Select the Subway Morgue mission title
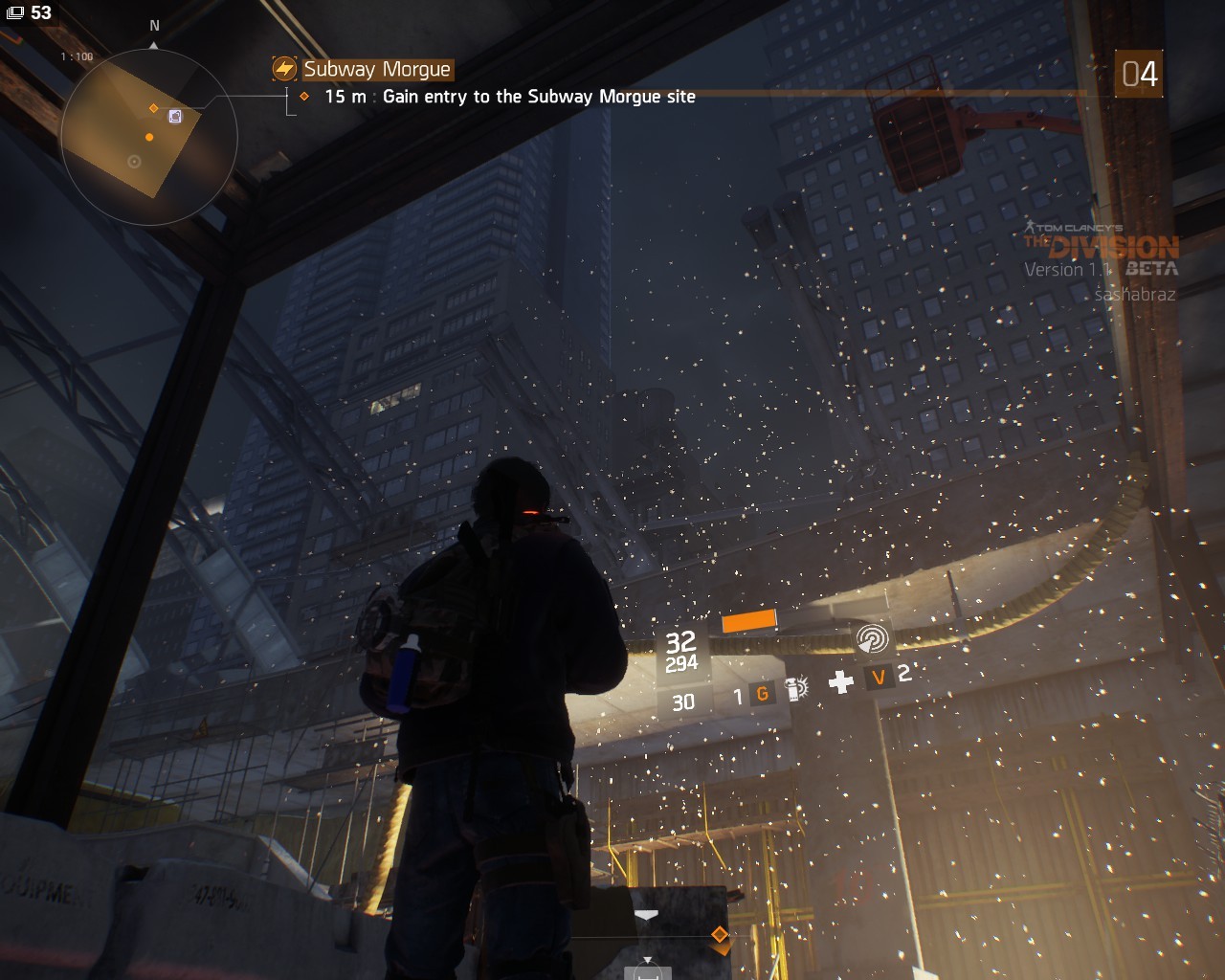This screenshot has width=1225, height=980. click(376, 69)
